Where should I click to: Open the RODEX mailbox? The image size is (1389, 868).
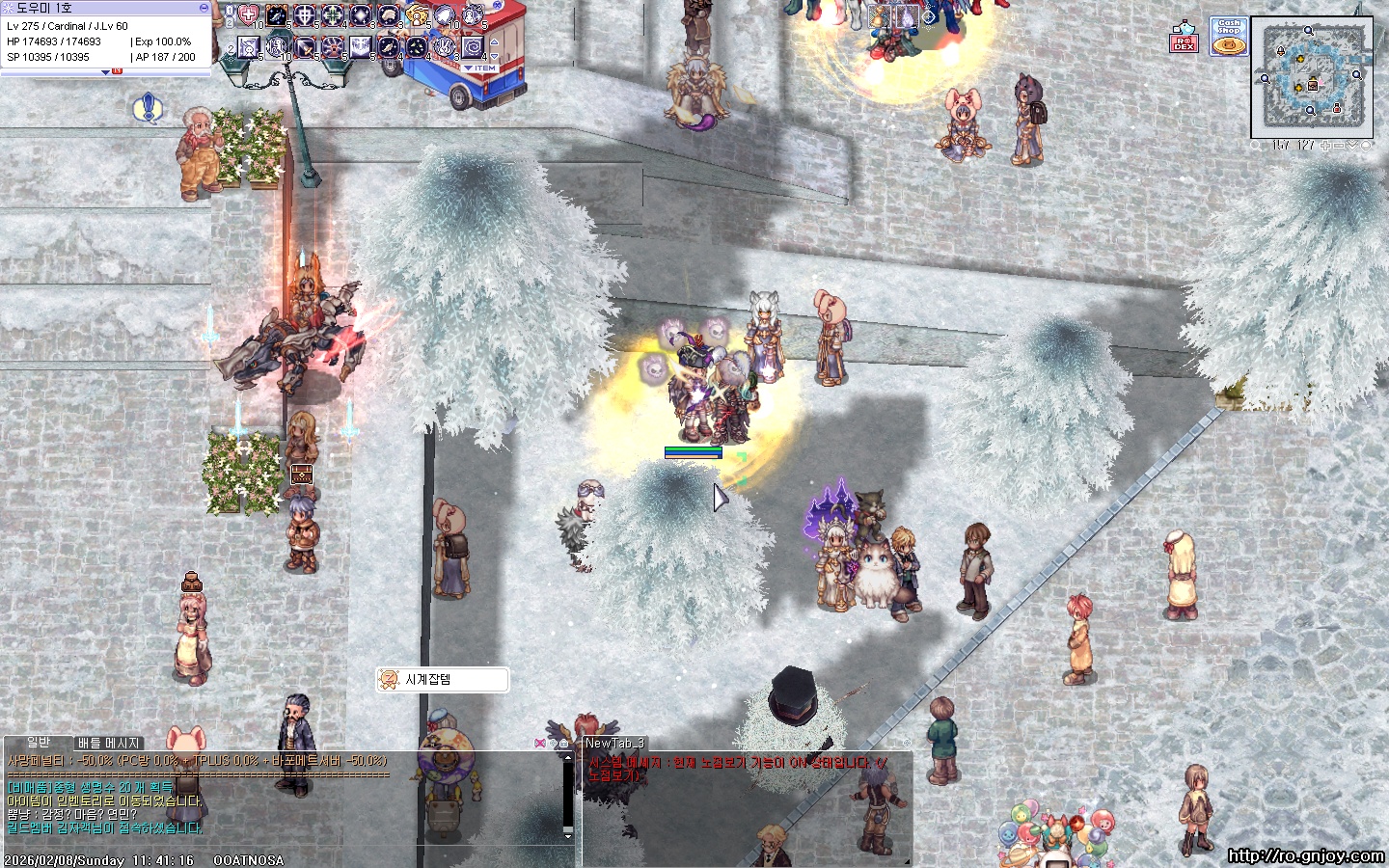(x=1184, y=38)
